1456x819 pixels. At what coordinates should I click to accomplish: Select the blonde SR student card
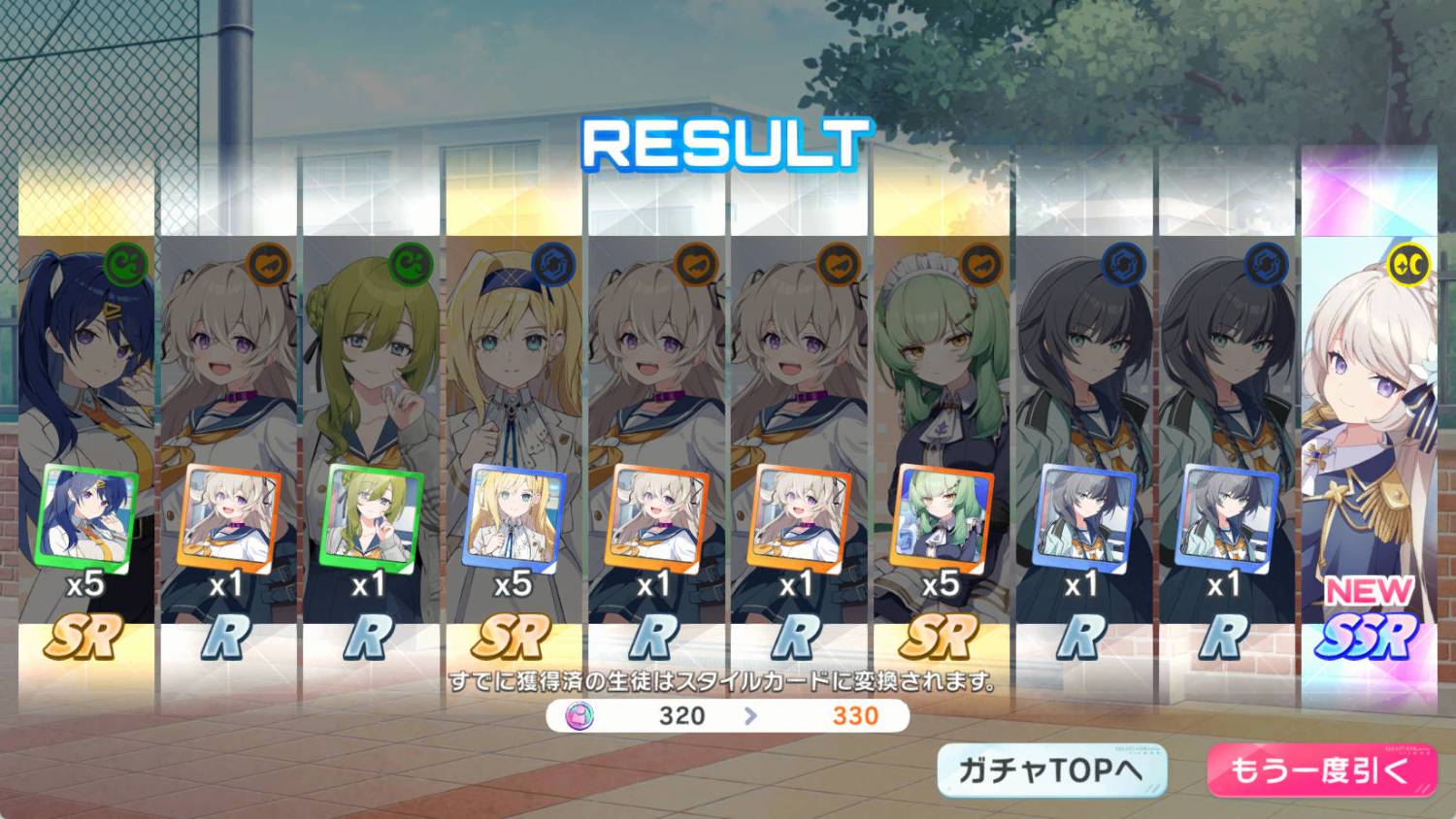[x=513, y=427]
